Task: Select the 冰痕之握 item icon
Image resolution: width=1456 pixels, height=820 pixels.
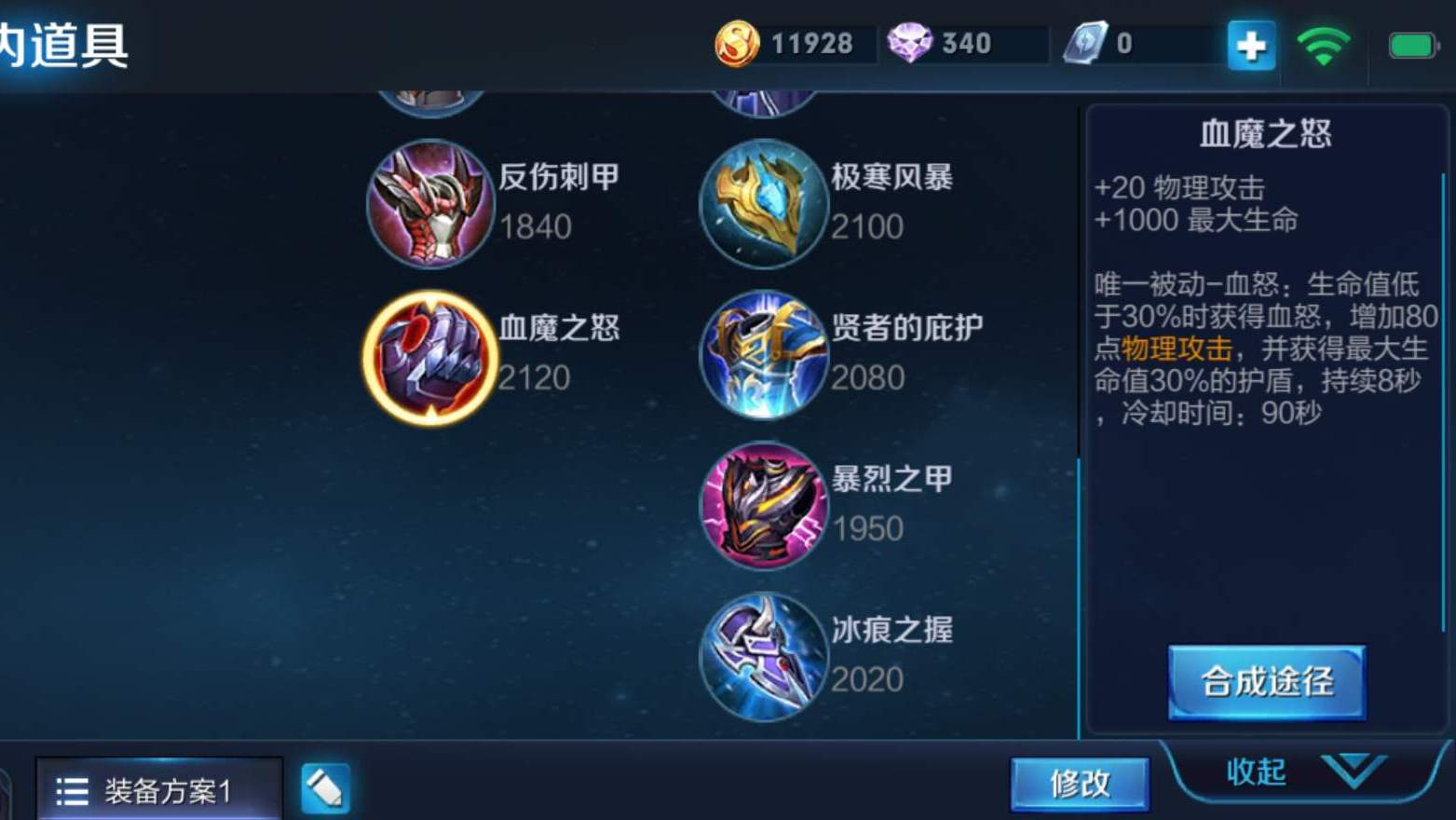Action: [x=764, y=655]
